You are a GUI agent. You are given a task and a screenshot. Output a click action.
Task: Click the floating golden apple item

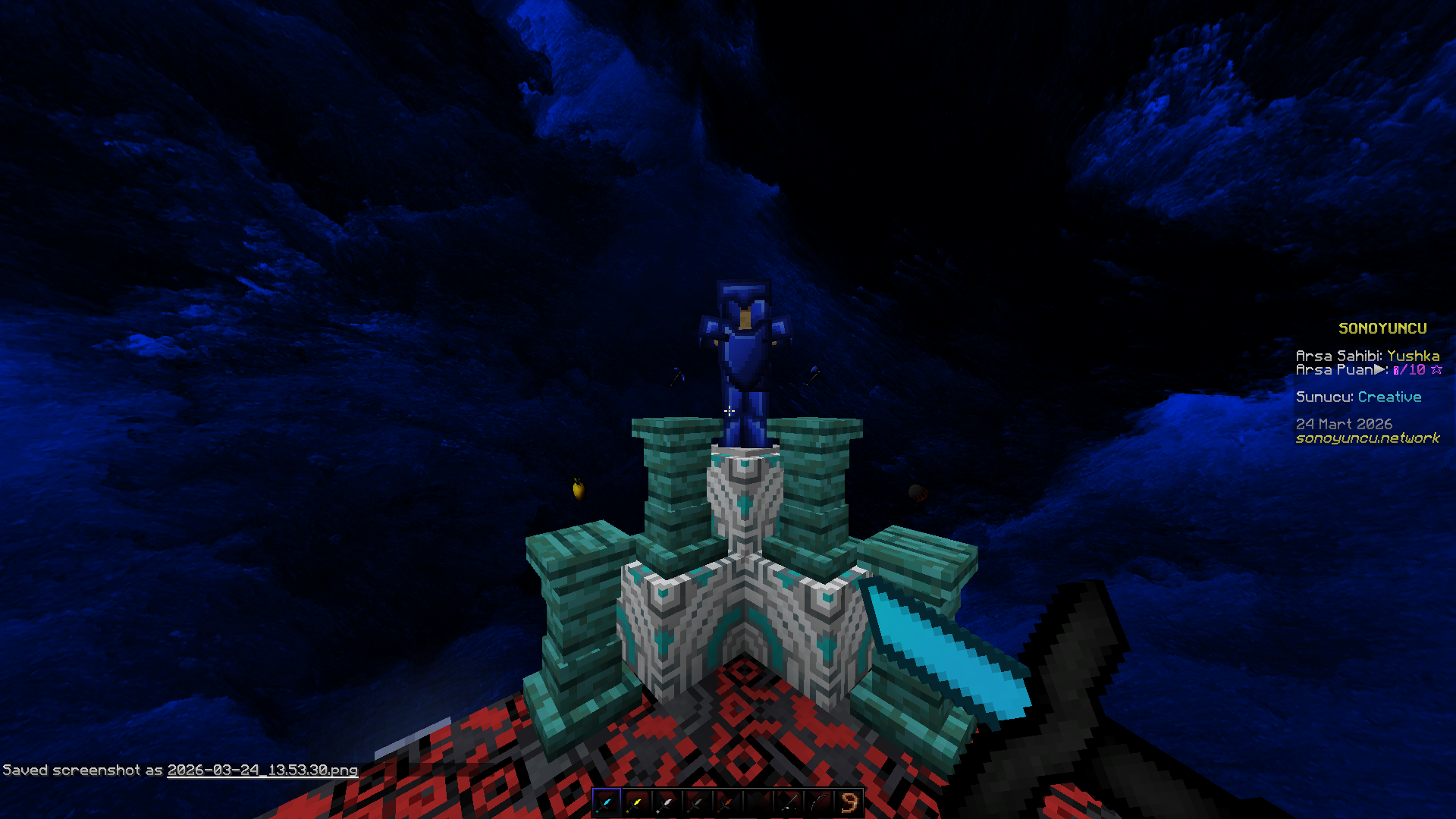[x=579, y=491]
